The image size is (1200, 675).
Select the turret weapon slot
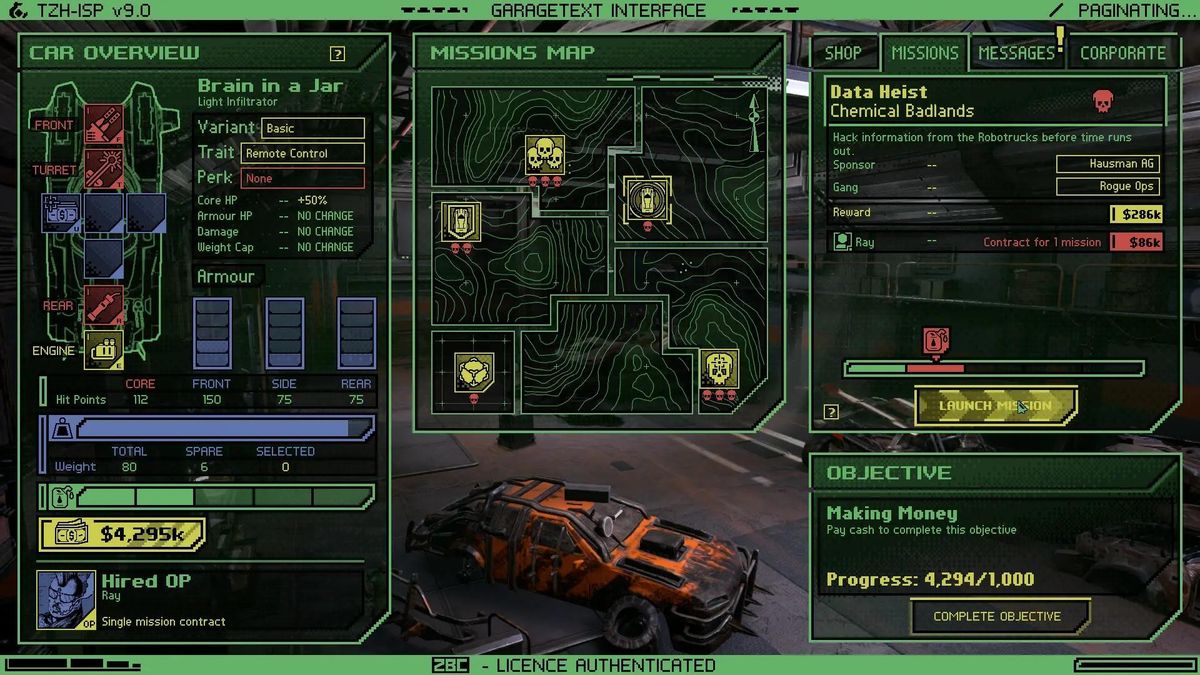[104, 168]
